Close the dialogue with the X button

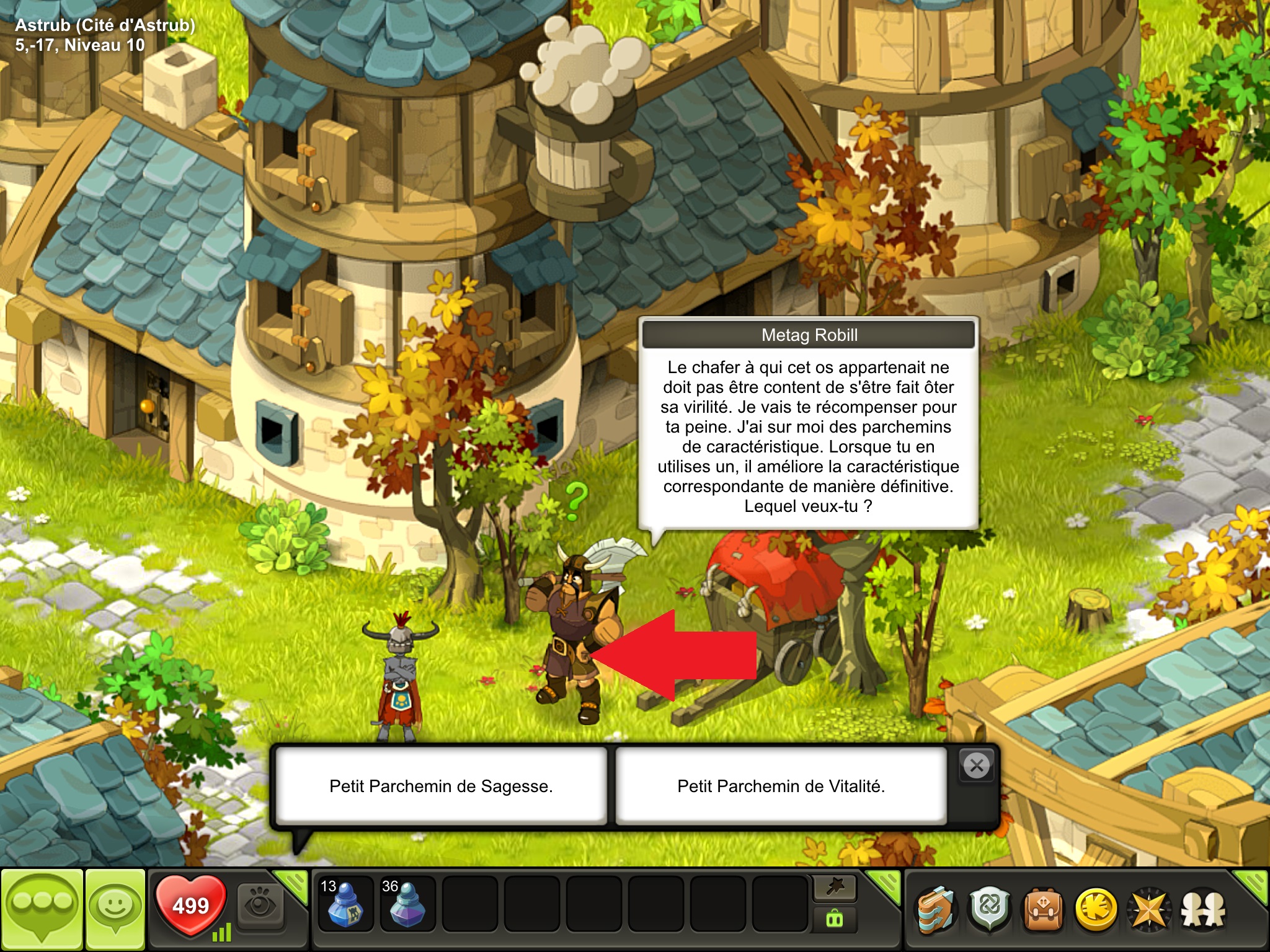point(977,766)
